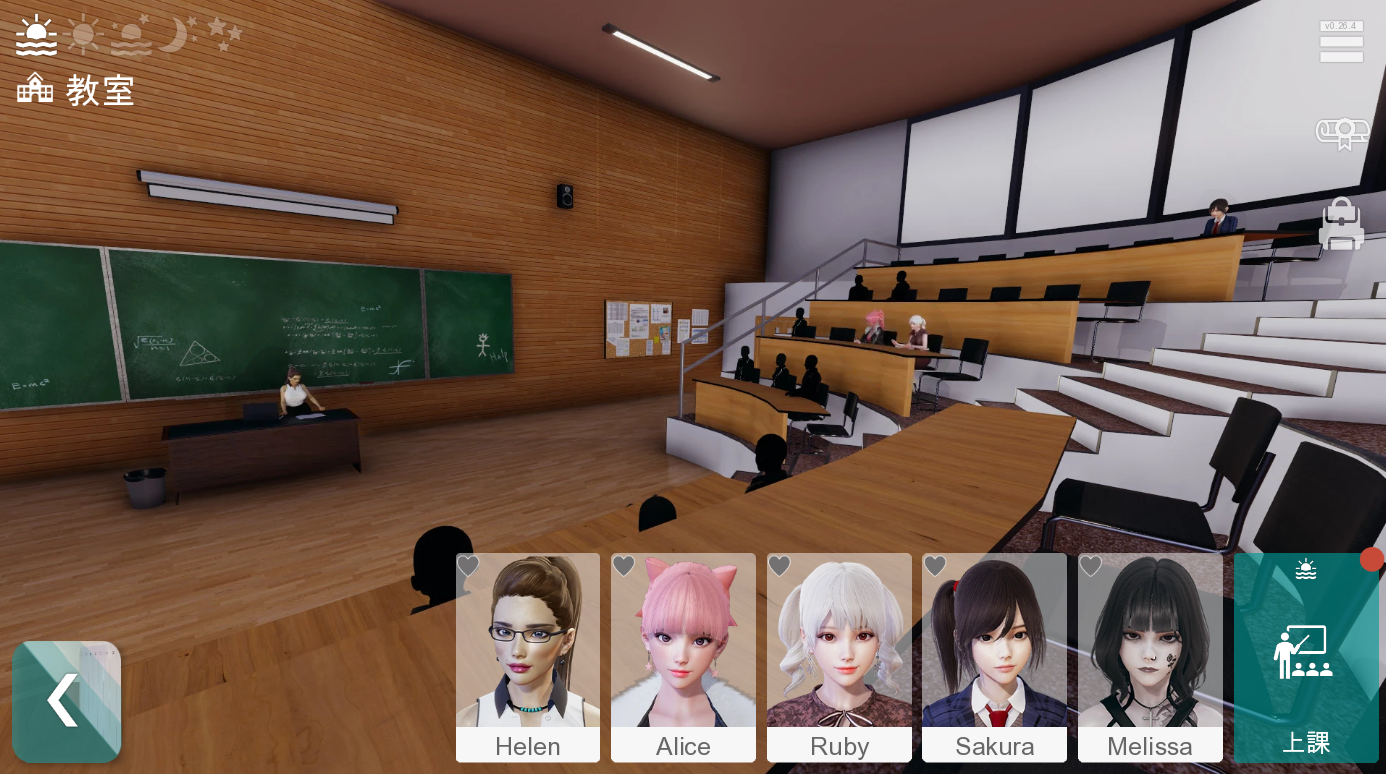Go back with the arrow button
Viewport: 1386px width, 774px height.
coord(66,701)
